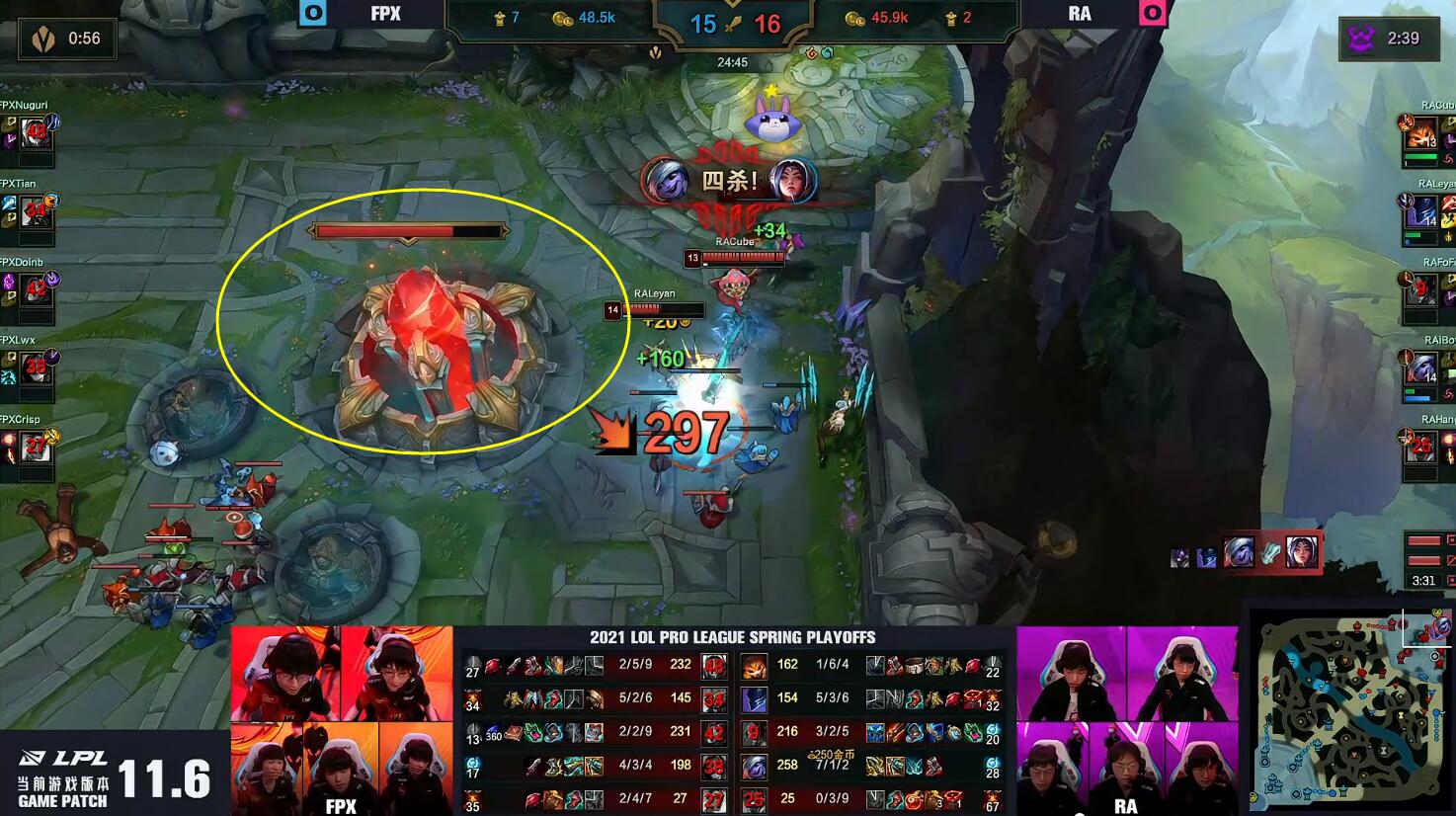Switch to the RA team tab
This screenshot has width=1456, height=816.
tap(1078, 14)
